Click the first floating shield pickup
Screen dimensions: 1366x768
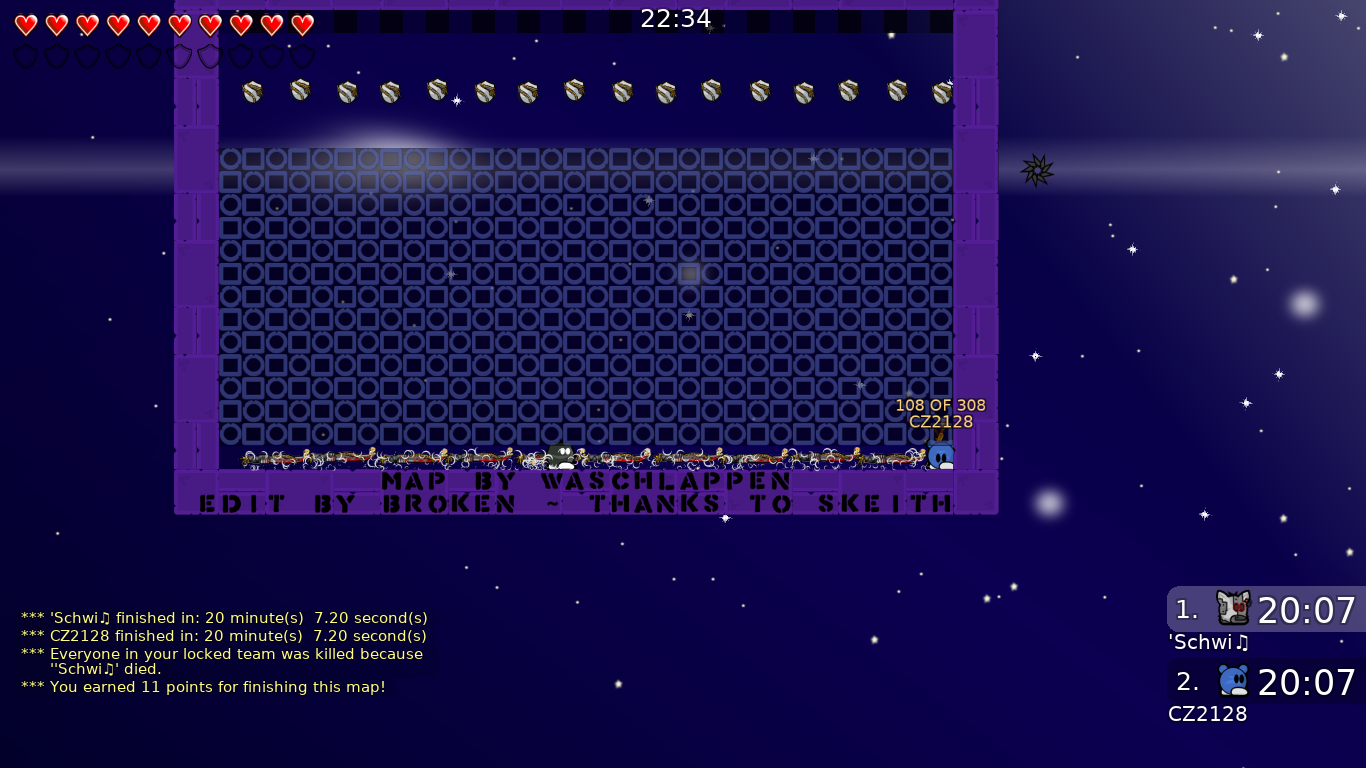pos(250,90)
